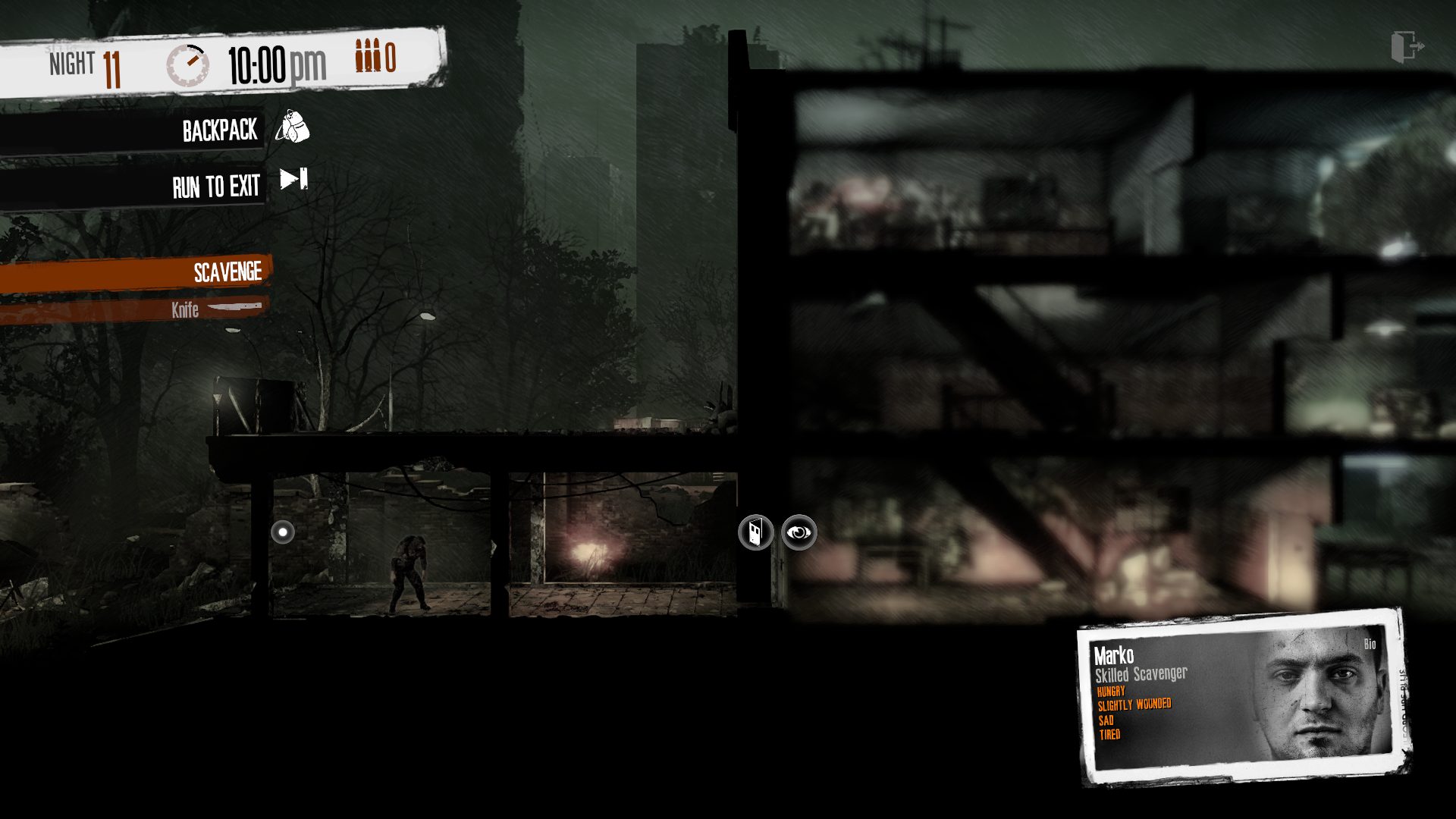Viewport: 1456px width, 819px height.
Task: Click the exit location icon
Action: (x=1407, y=47)
